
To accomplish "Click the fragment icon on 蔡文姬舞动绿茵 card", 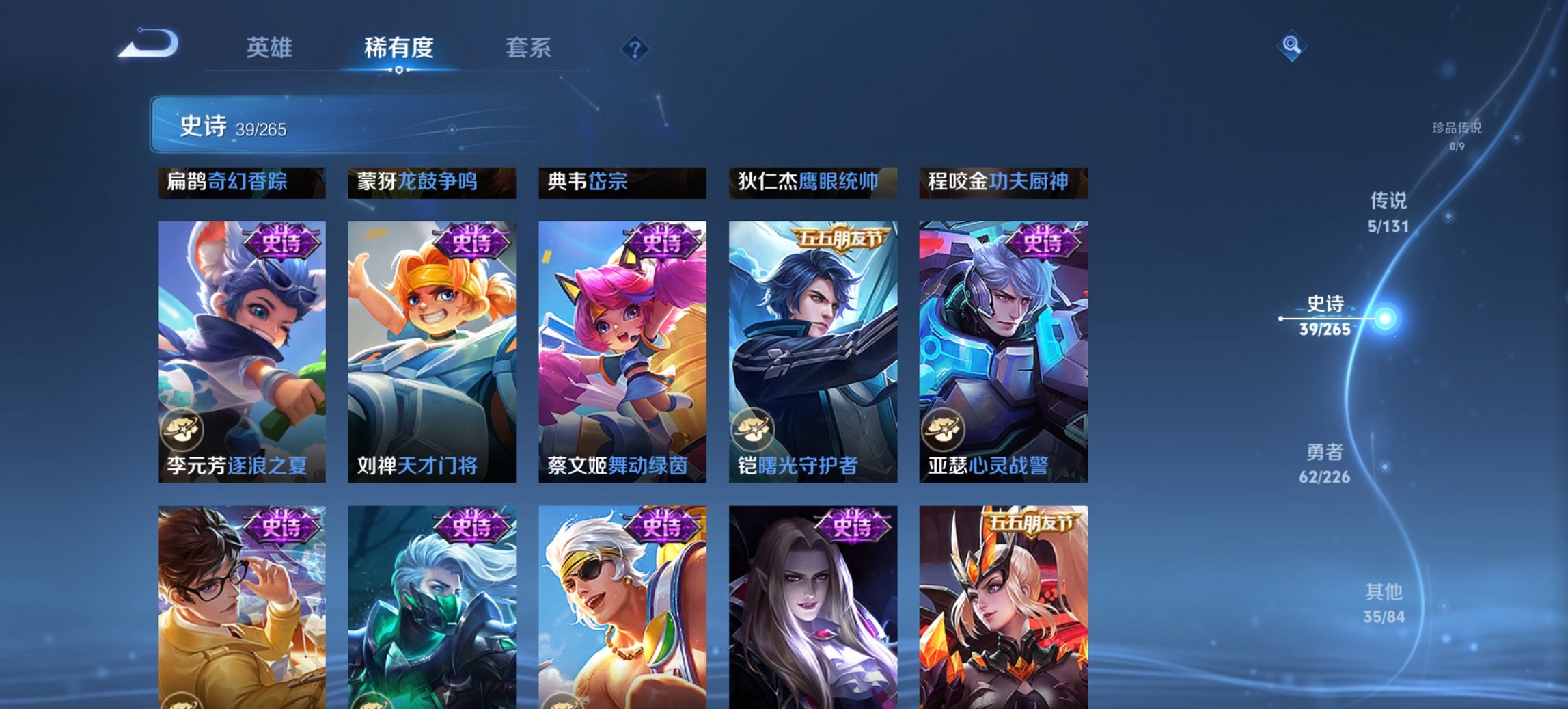I will (x=564, y=428).
